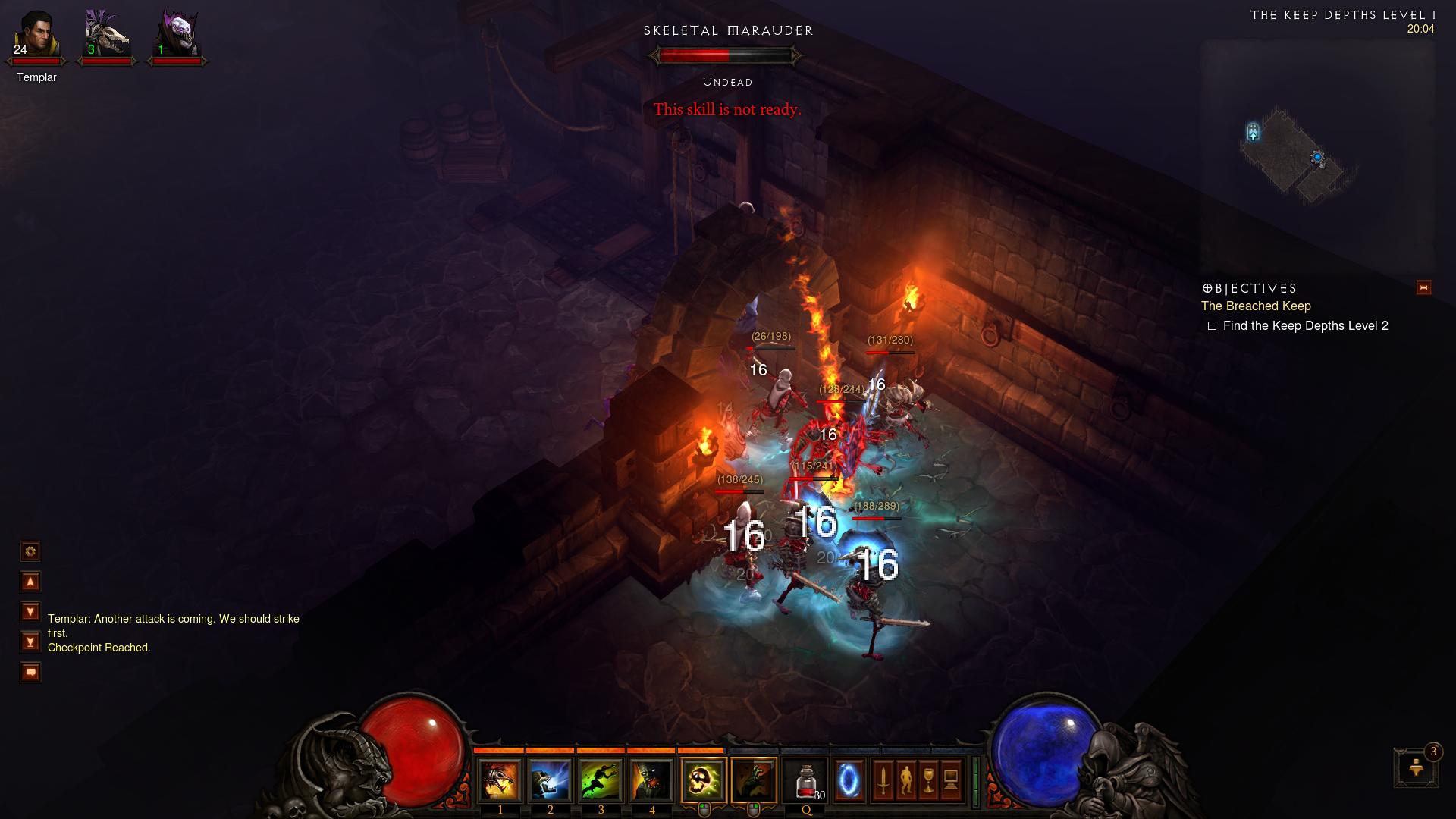The height and width of the screenshot is (819, 1456).
Task: Open the skills menu figure icon
Action: pyautogui.click(x=905, y=780)
